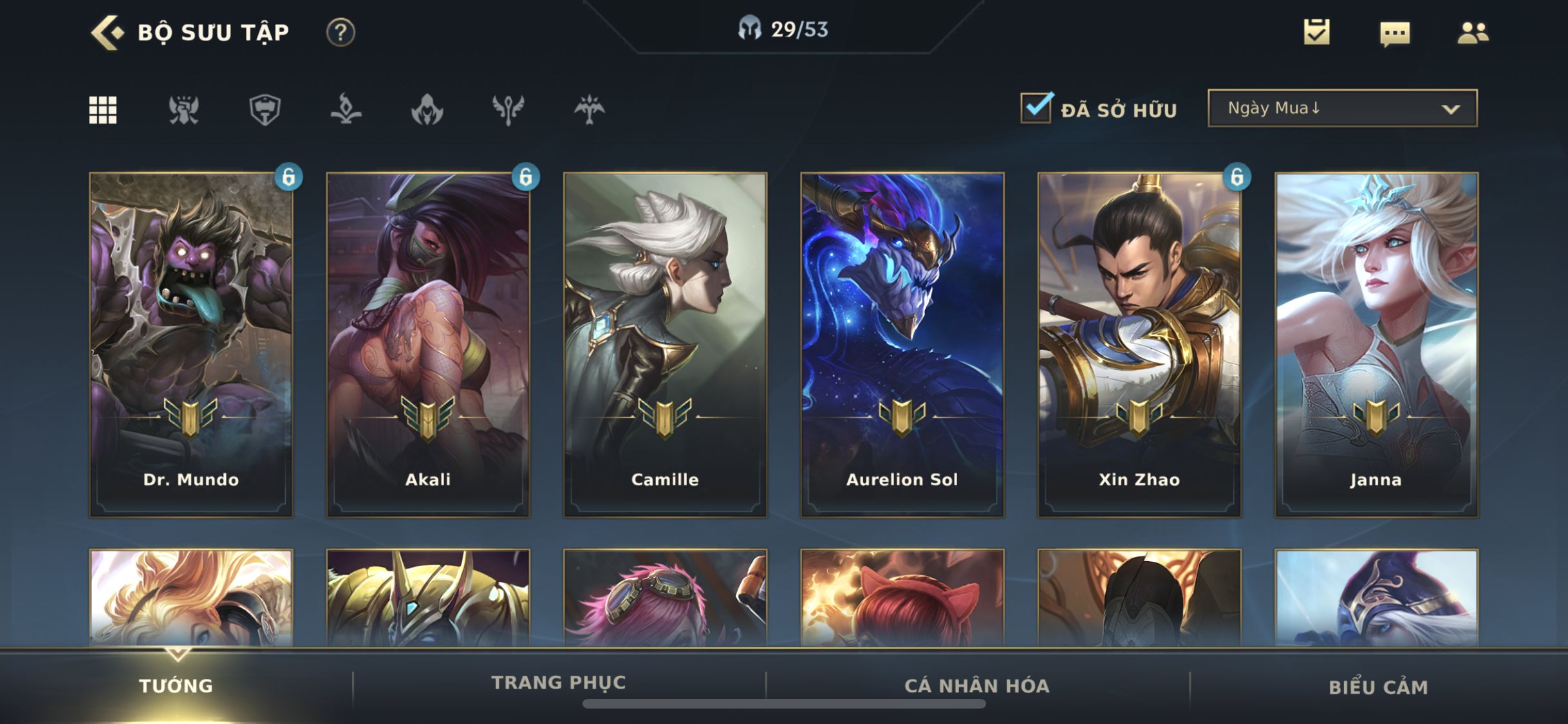This screenshot has width=1568, height=724.
Task: Switch to the Trang Phục tab
Action: 558,683
